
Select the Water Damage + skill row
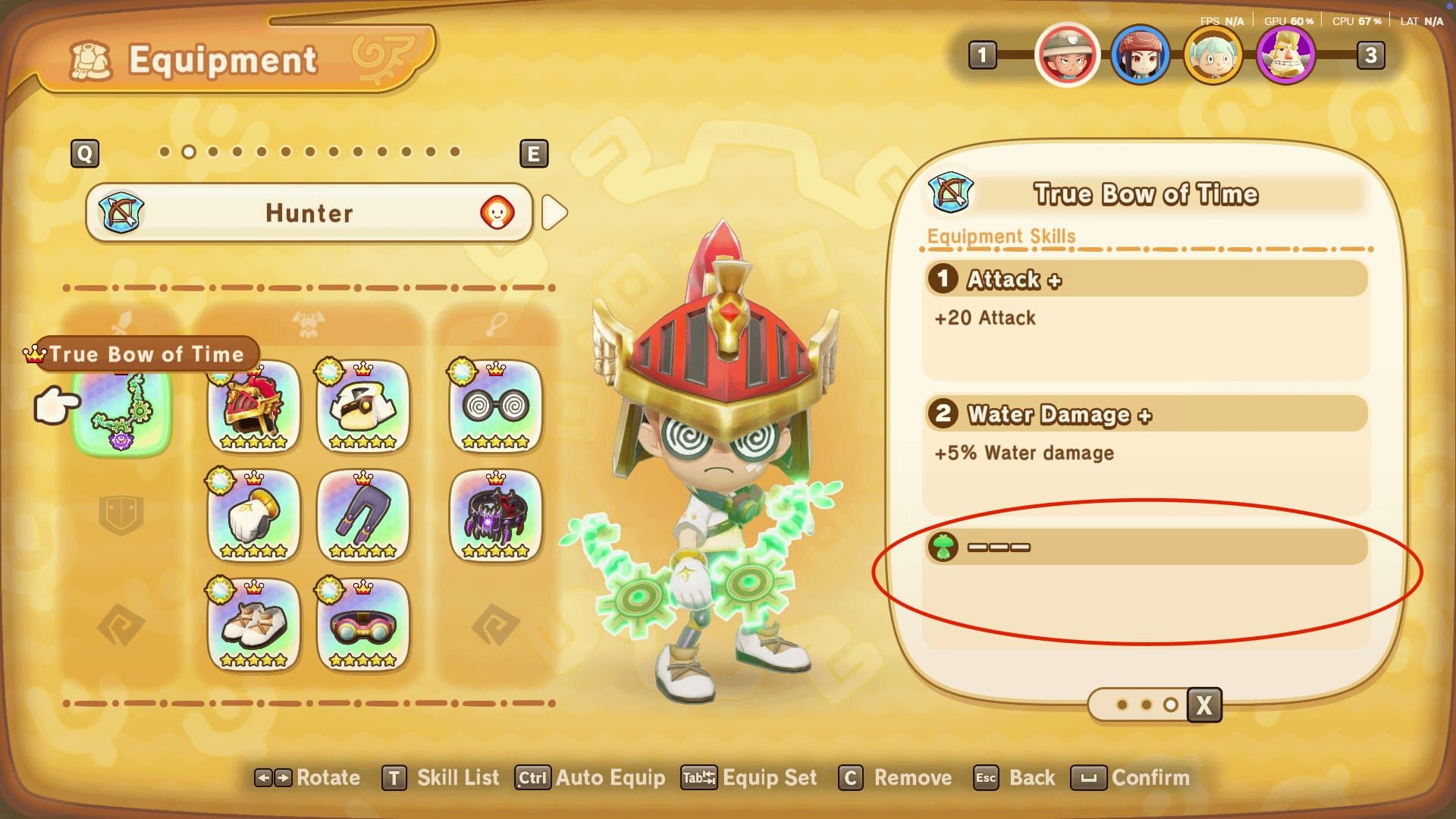[x=1145, y=415]
